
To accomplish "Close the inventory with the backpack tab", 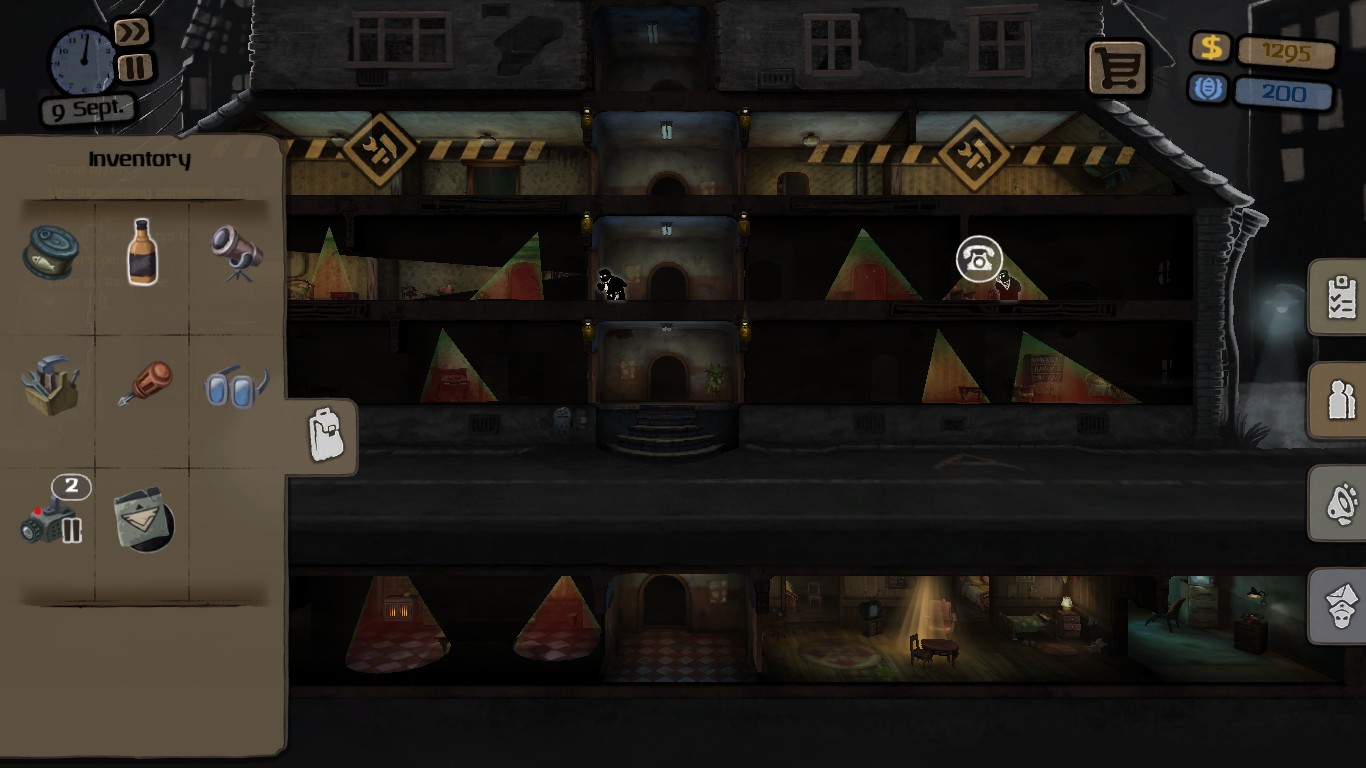I will tap(325, 435).
